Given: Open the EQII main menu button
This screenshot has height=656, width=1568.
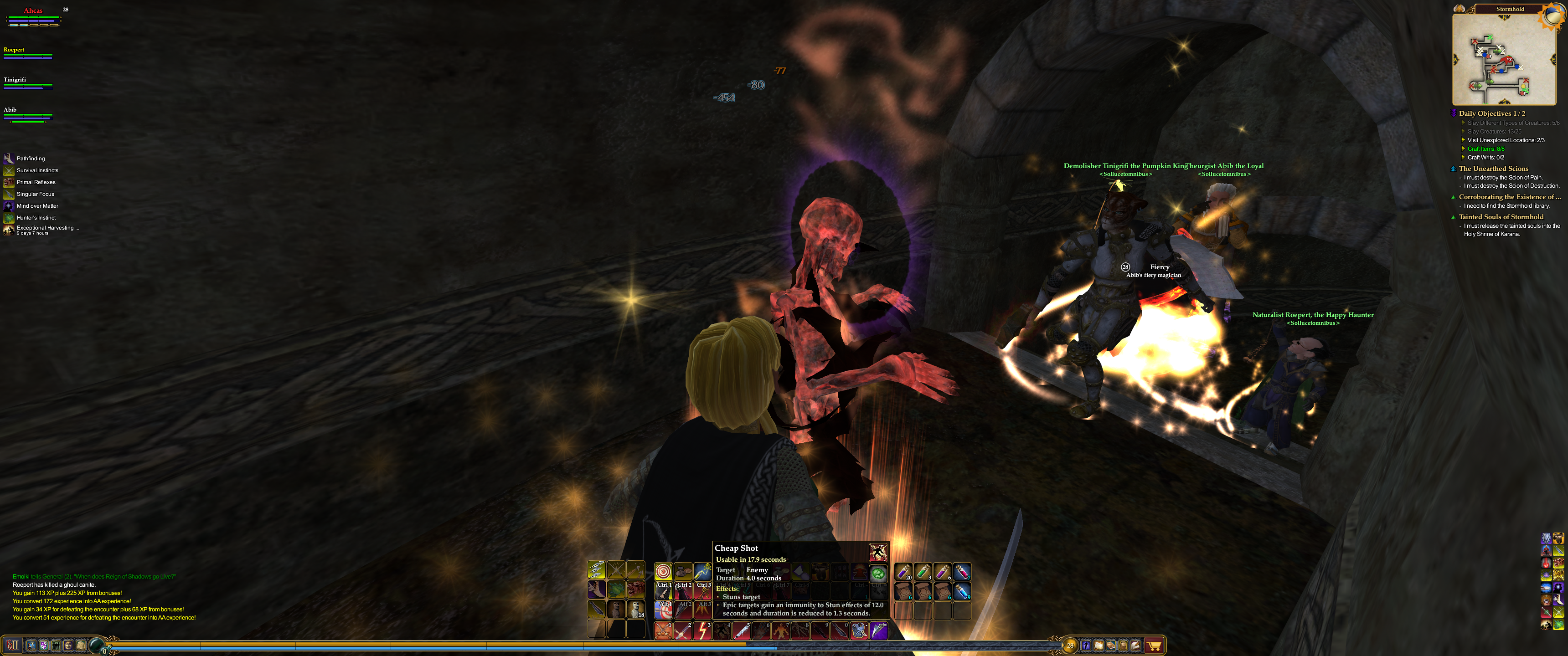Looking at the screenshot, I should [13, 645].
